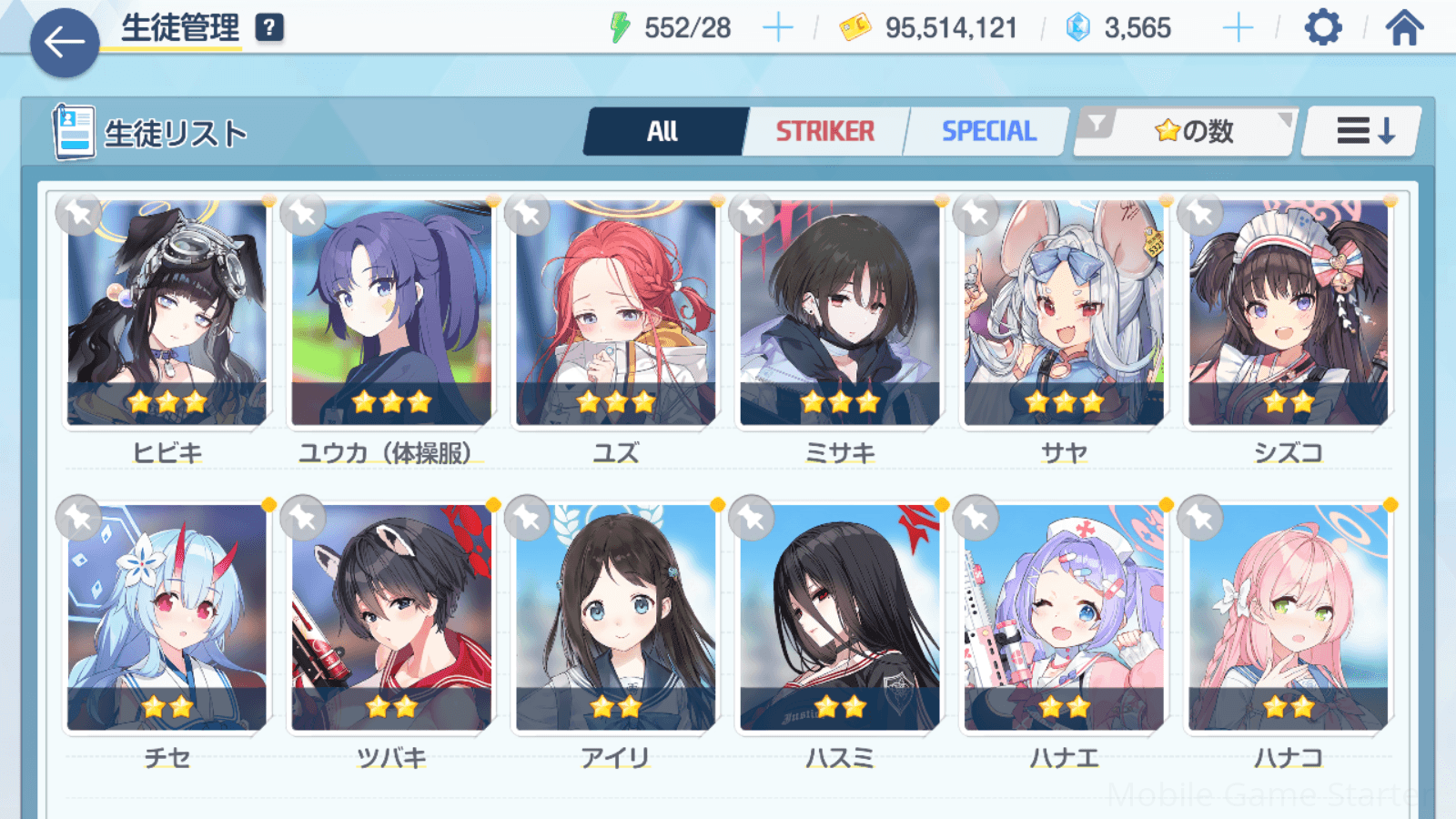This screenshot has width=1456, height=819.
Task: Return to the home screen
Action: (x=1404, y=28)
